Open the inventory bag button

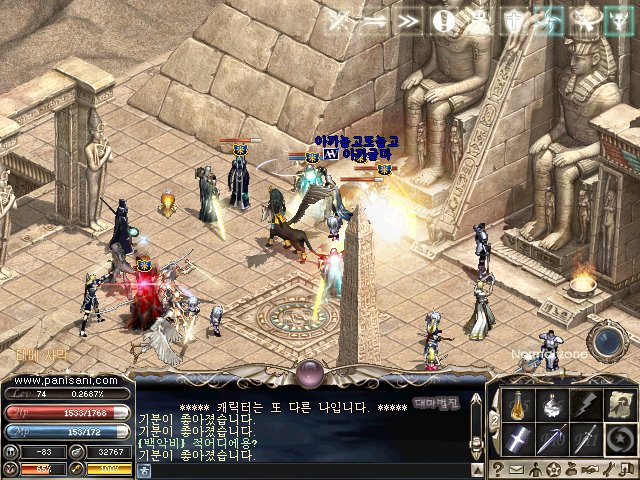[571, 469]
